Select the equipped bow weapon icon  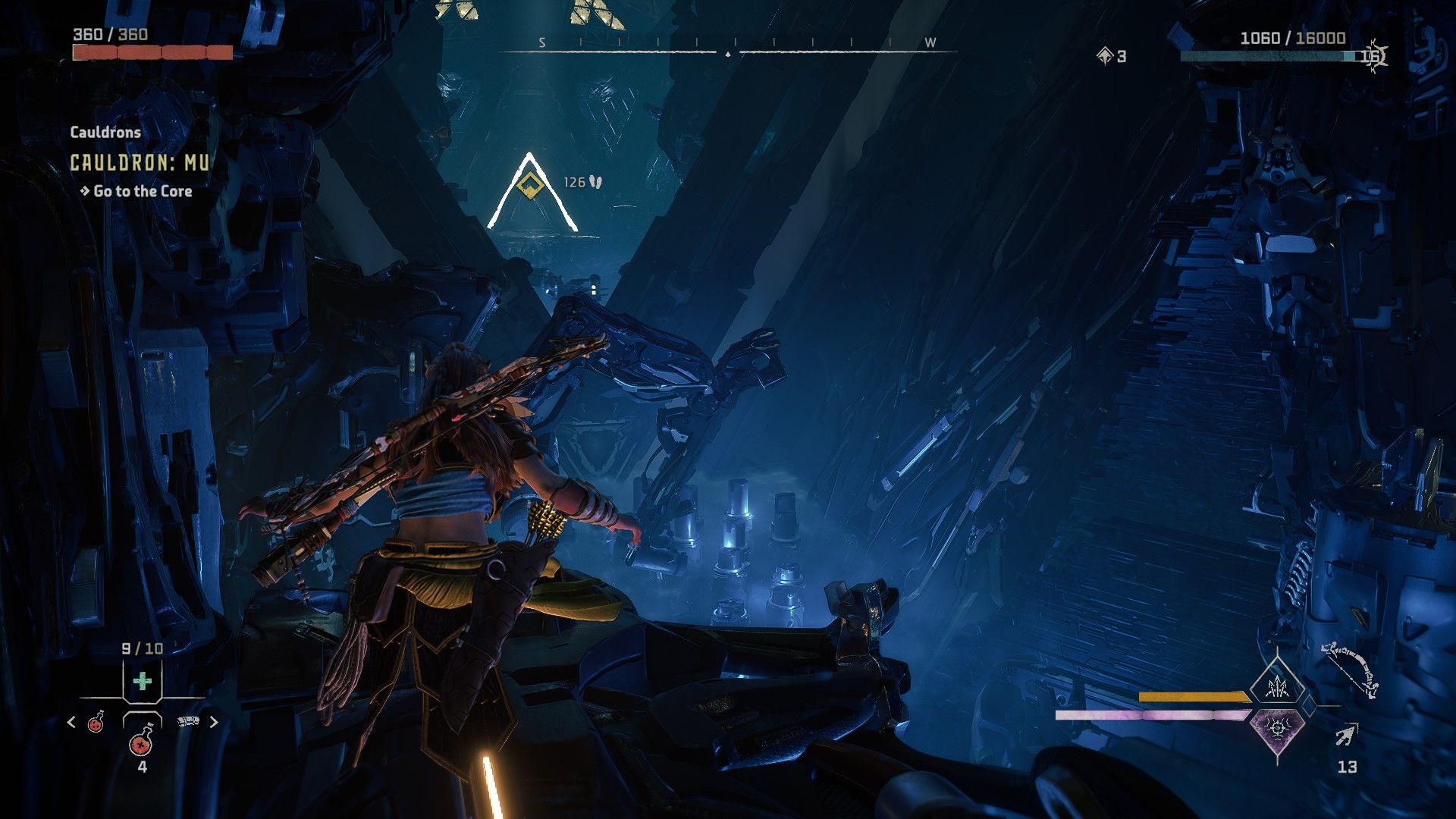[x=1350, y=670]
